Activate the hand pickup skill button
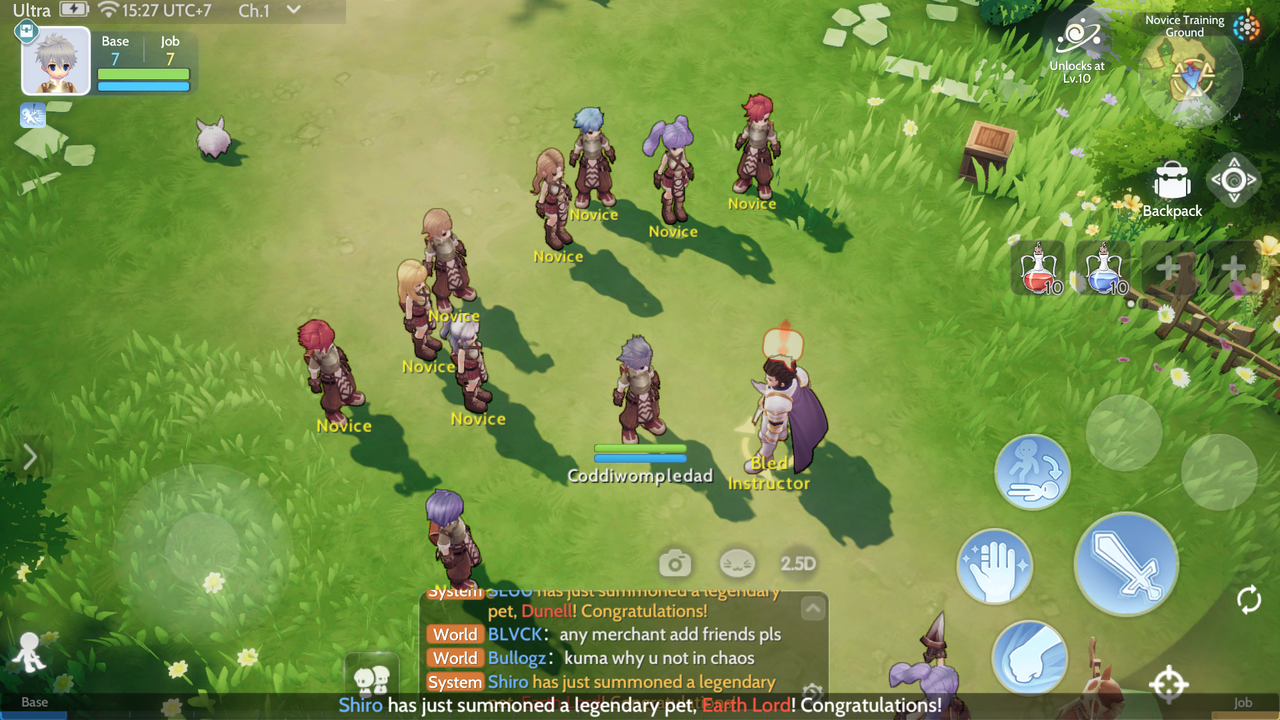 pos(994,566)
